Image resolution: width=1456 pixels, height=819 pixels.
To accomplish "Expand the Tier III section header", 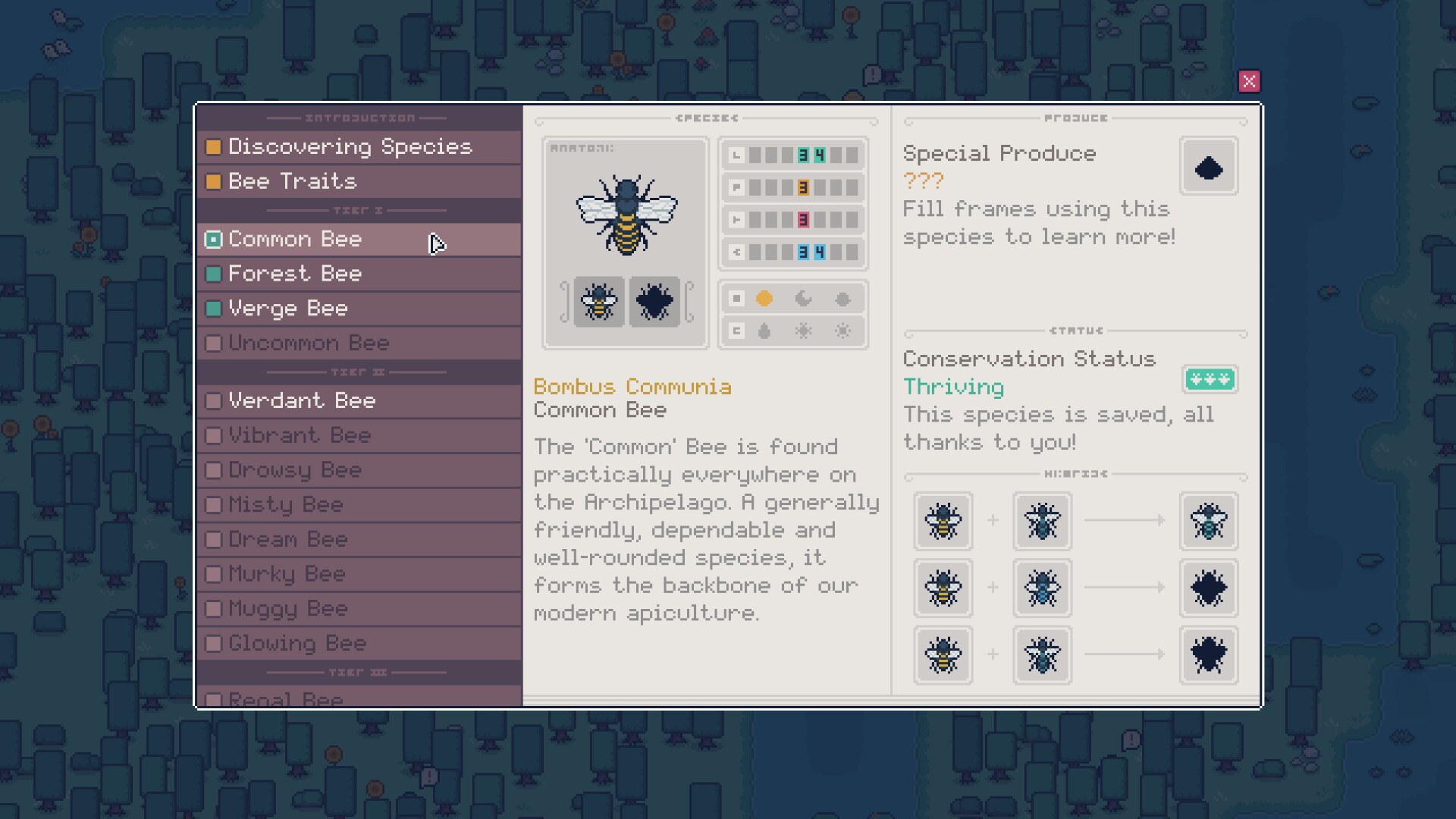I will coord(356,671).
